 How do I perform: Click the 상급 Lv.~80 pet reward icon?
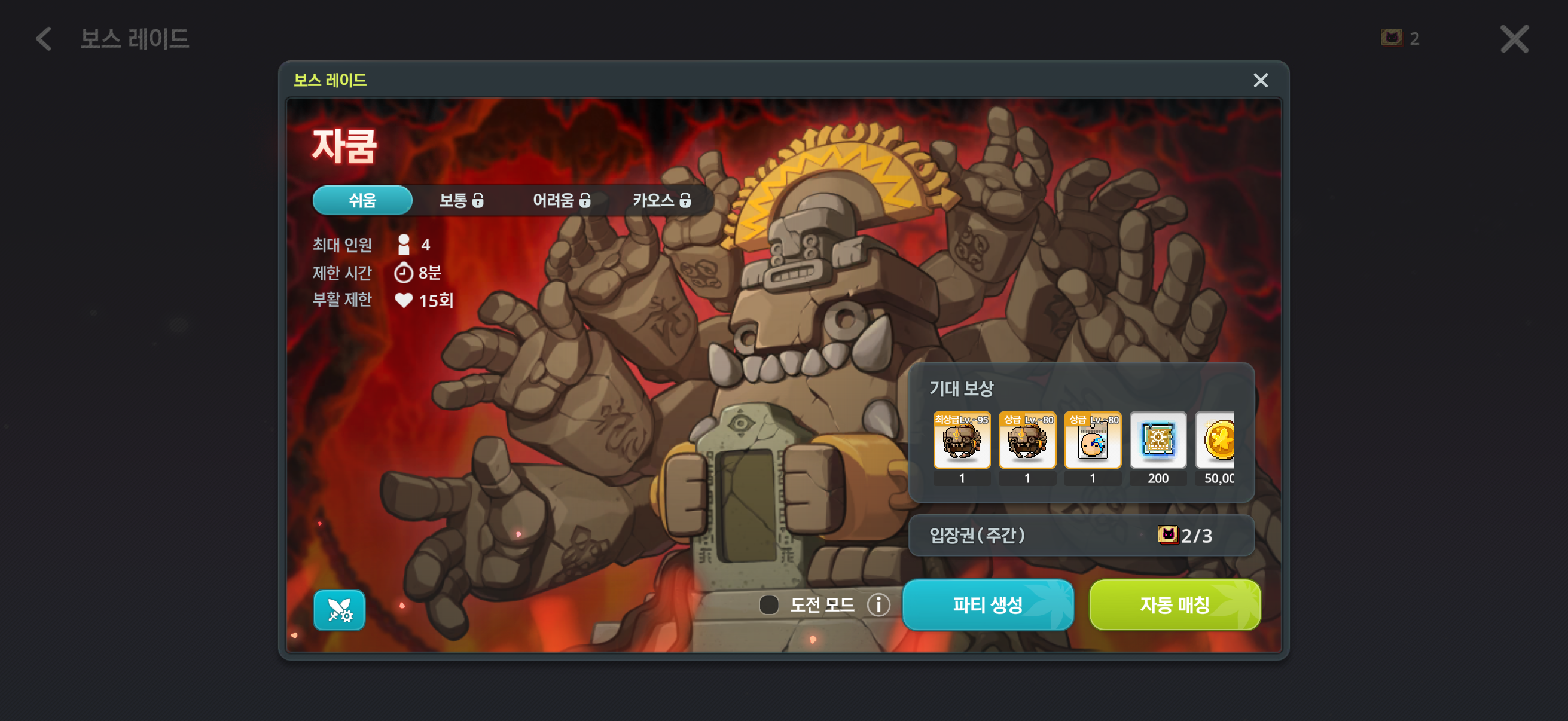tap(1027, 441)
